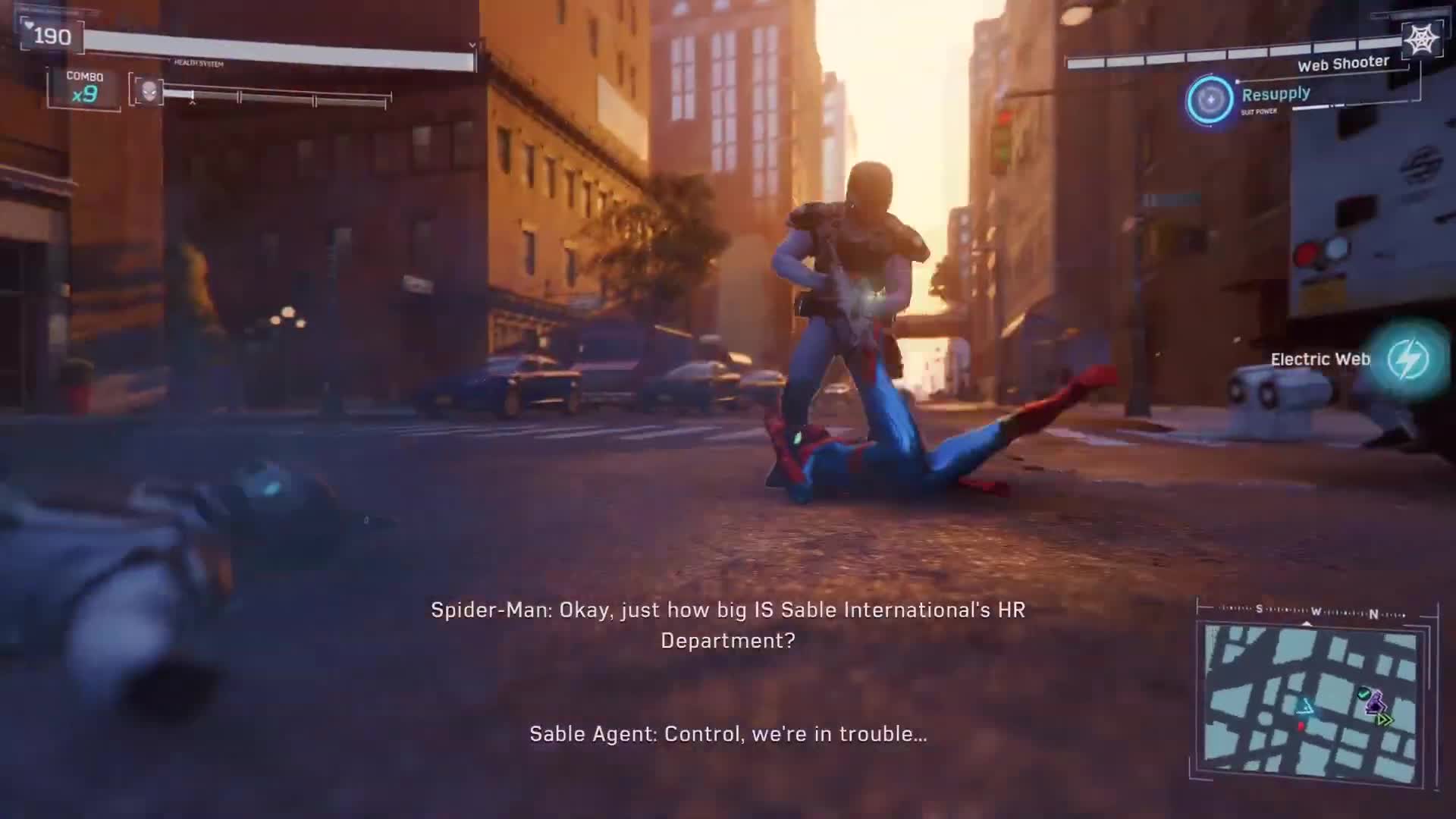
Task: Select the heart icon beside health value
Action: coord(29,25)
